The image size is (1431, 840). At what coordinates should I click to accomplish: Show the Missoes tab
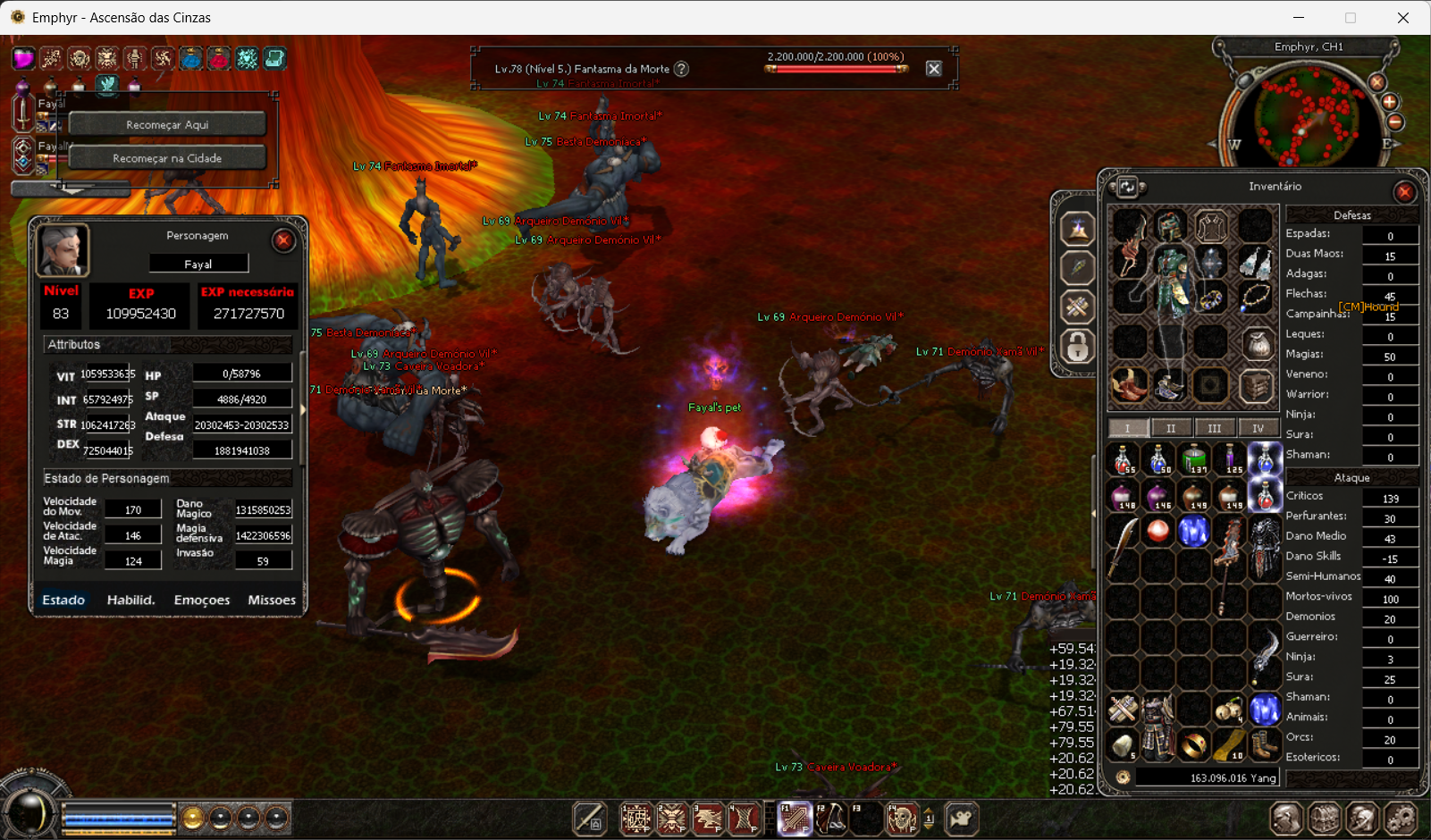272,600
